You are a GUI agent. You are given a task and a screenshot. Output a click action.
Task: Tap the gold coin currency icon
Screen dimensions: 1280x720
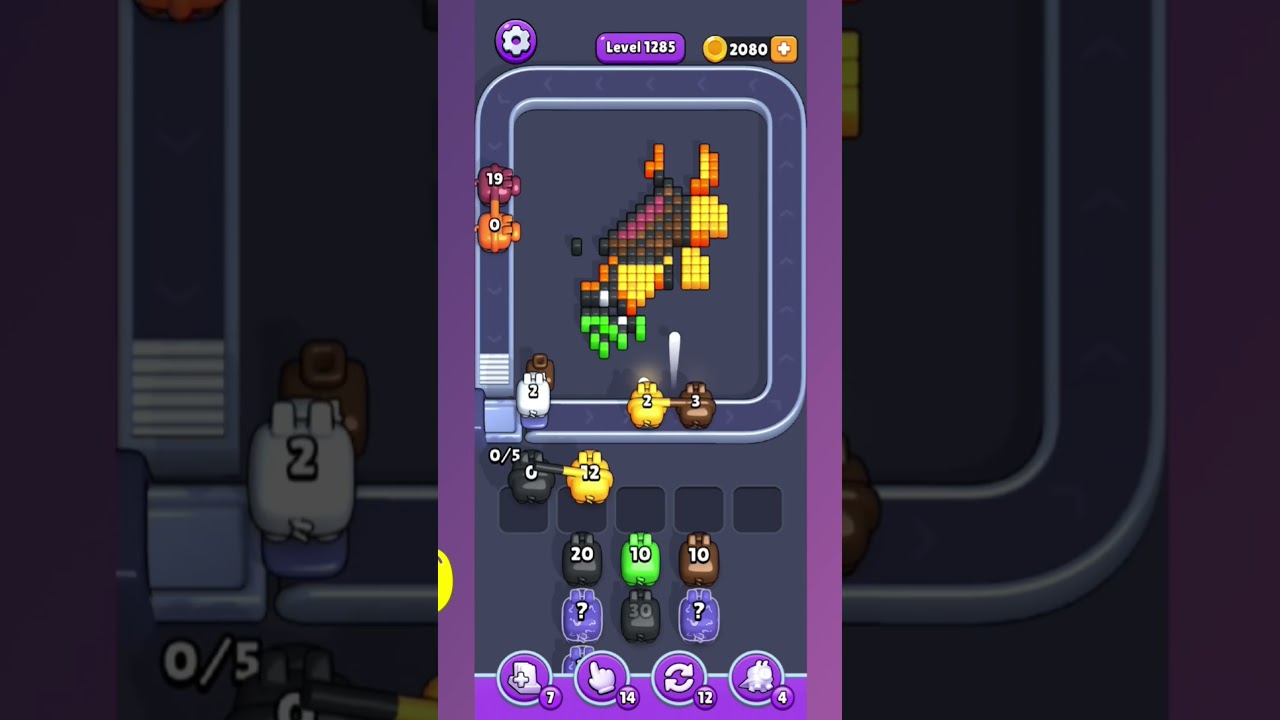pyautogui.click(x=713, y=48)
